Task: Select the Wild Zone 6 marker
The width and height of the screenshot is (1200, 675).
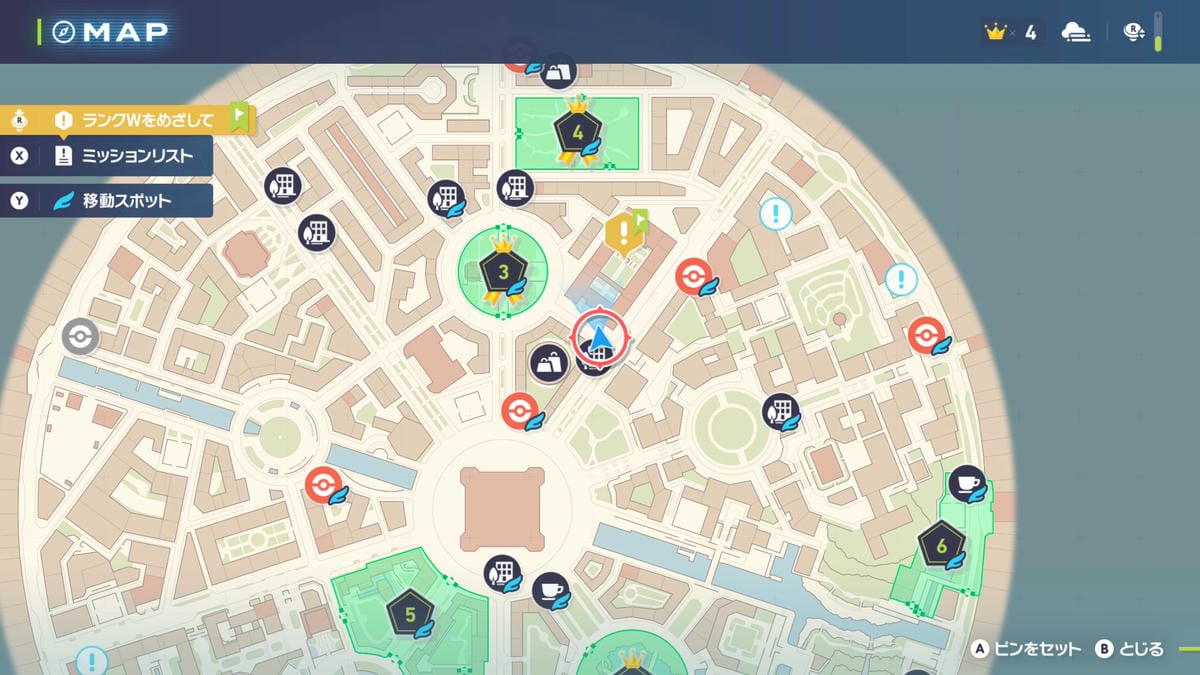Action: (x=941, y=546)
